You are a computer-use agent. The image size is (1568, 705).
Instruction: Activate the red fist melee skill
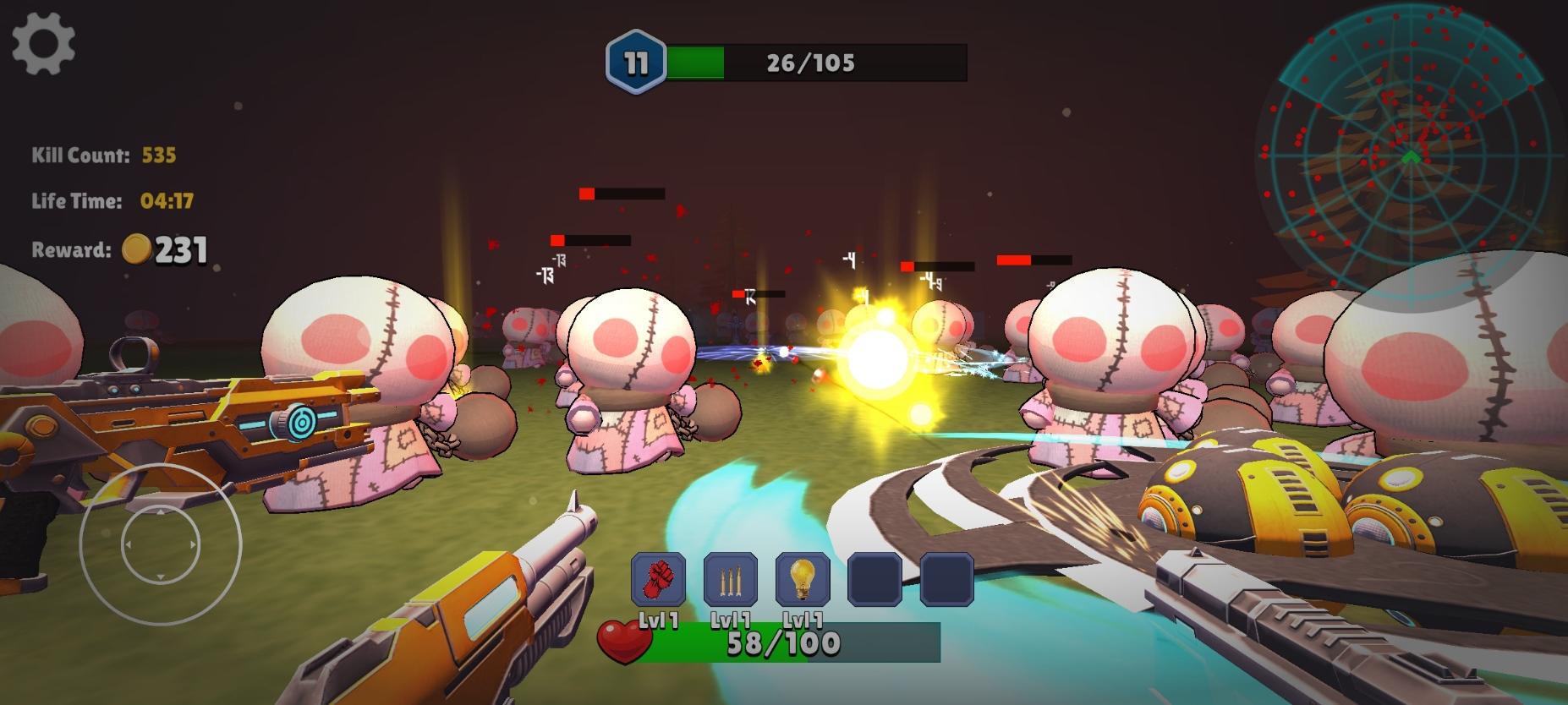click(x=659, y=579)
